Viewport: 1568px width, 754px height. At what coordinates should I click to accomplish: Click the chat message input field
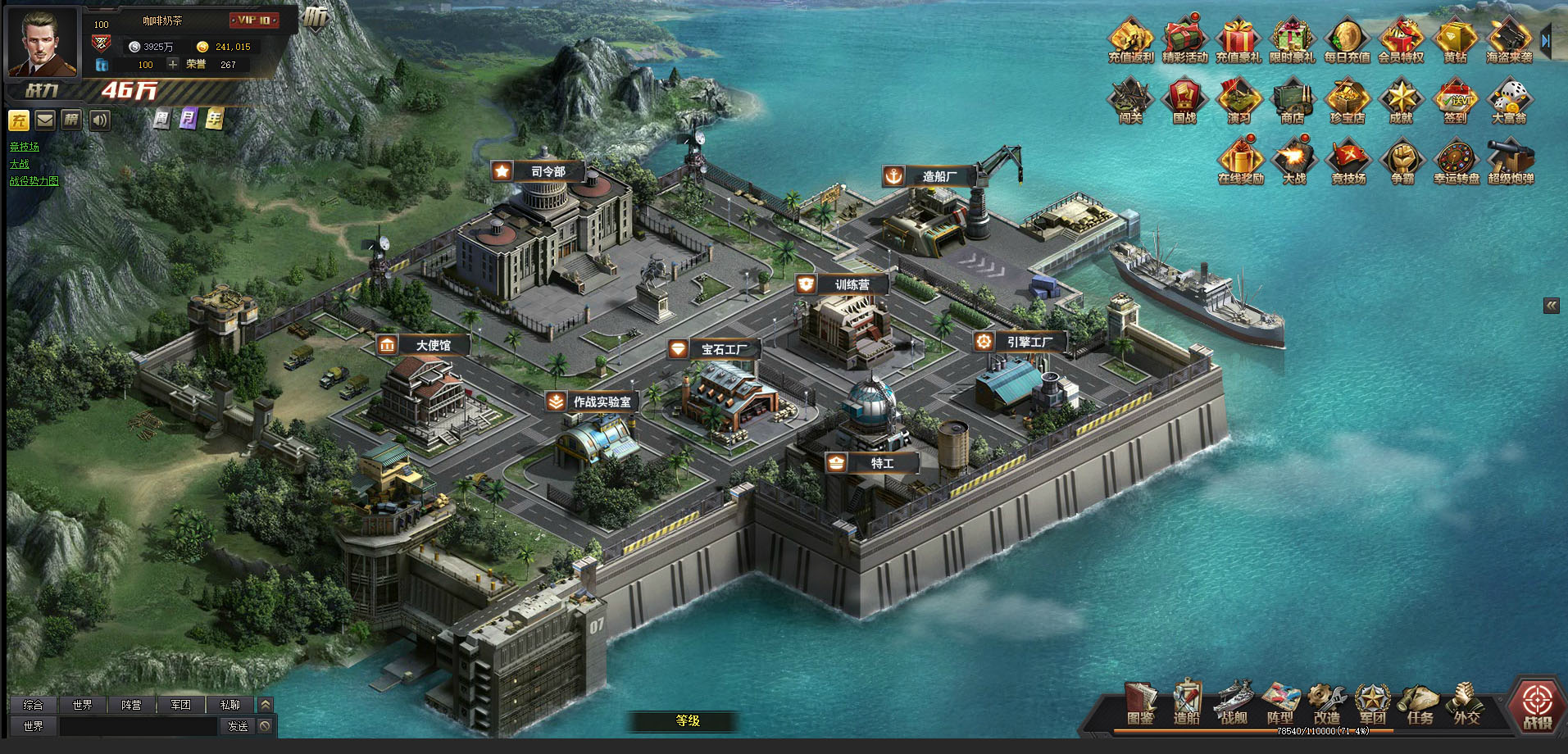138,726
